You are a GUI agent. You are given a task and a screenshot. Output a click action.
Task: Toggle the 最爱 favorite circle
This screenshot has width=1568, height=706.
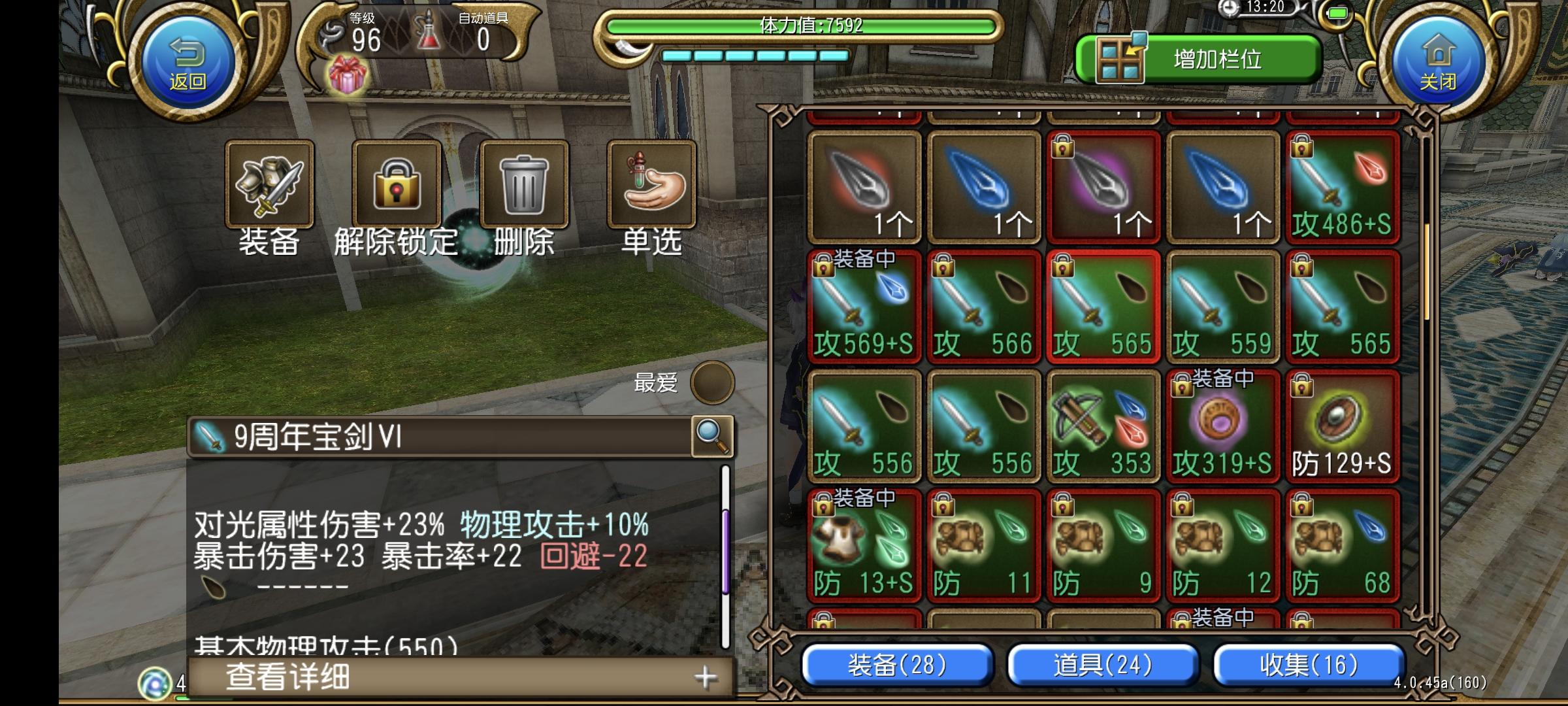point(712,384)
